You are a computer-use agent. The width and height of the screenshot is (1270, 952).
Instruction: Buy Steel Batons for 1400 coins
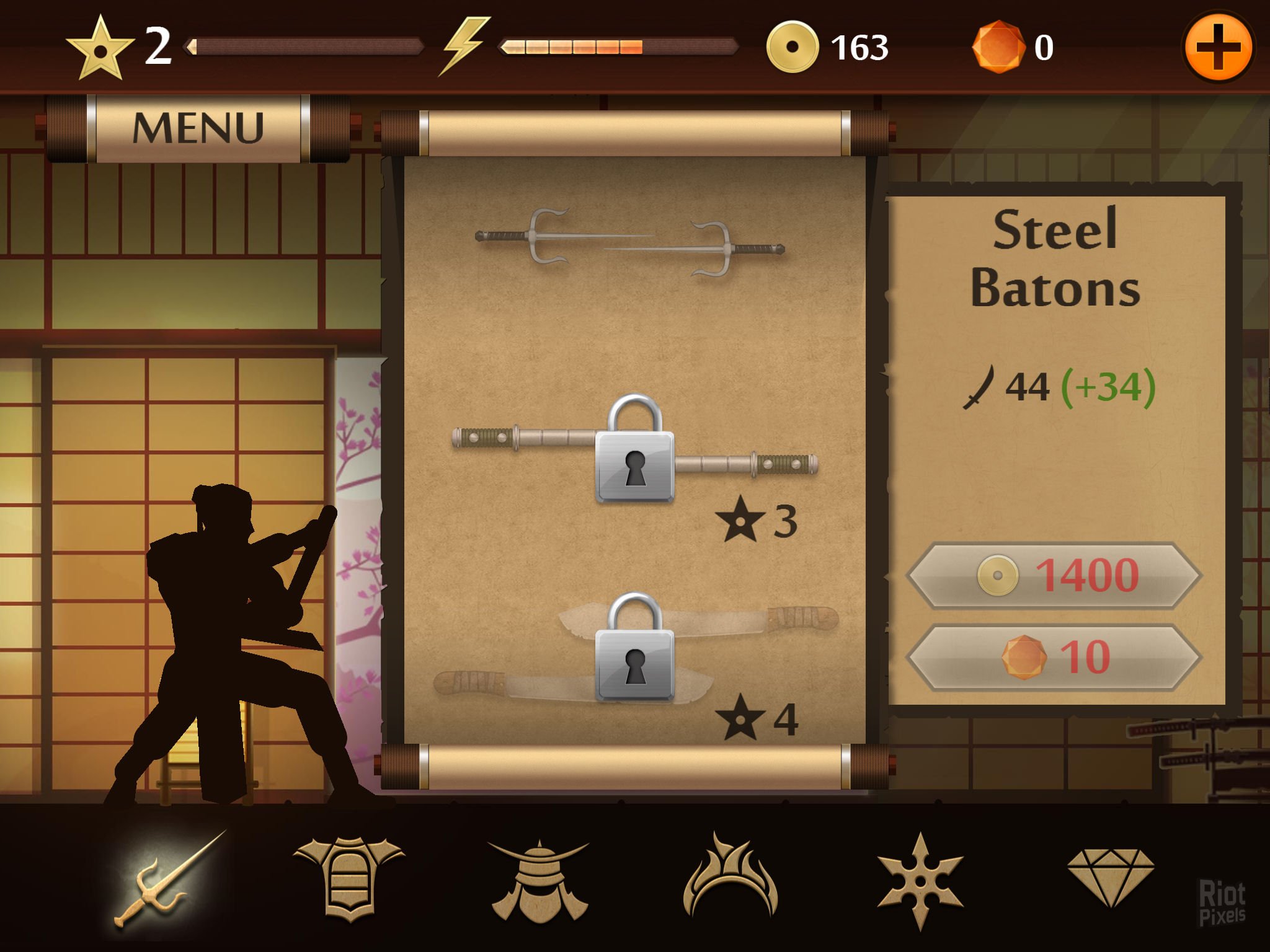coord(1054,575)
